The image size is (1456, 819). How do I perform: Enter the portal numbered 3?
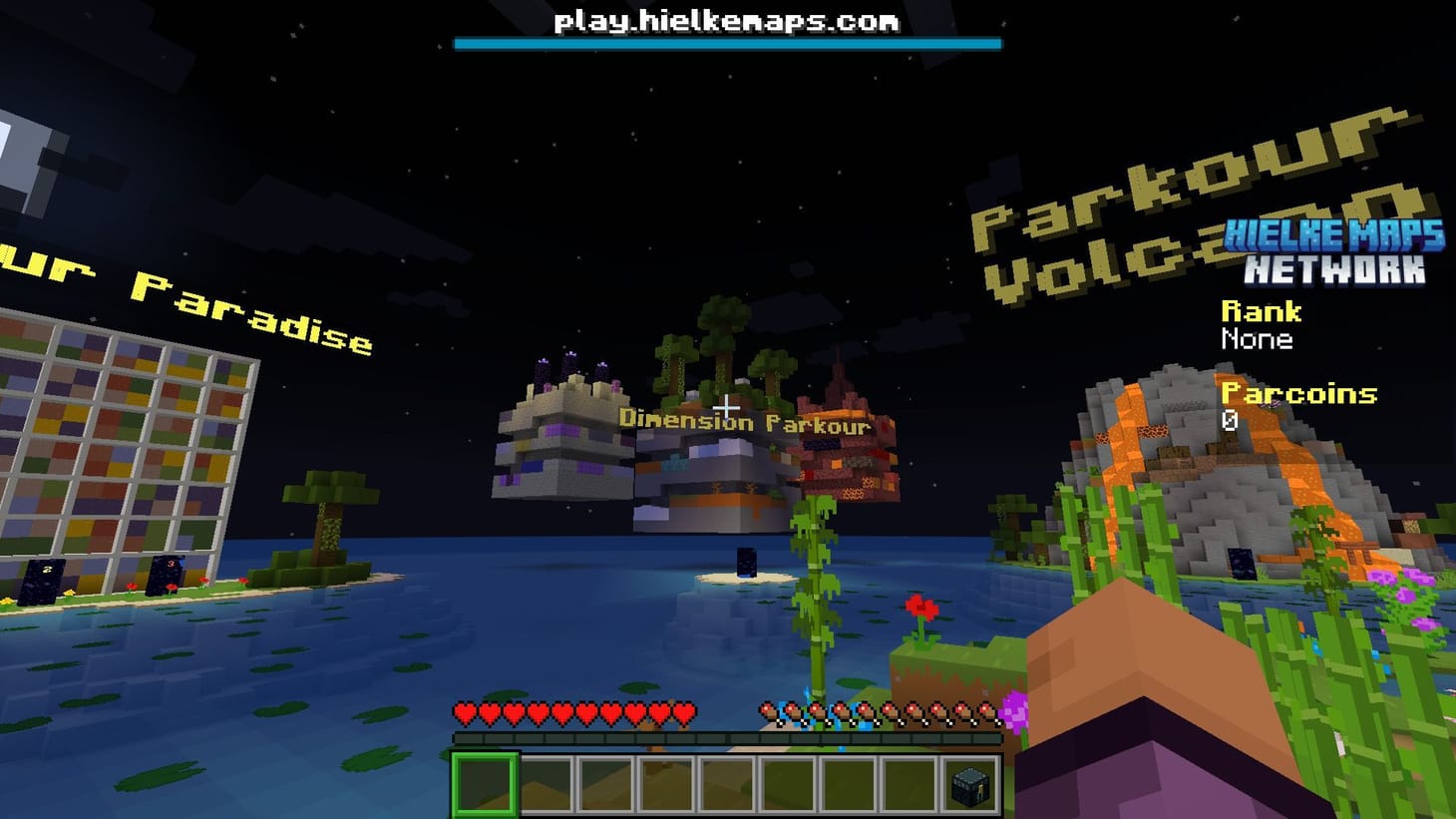163,574
